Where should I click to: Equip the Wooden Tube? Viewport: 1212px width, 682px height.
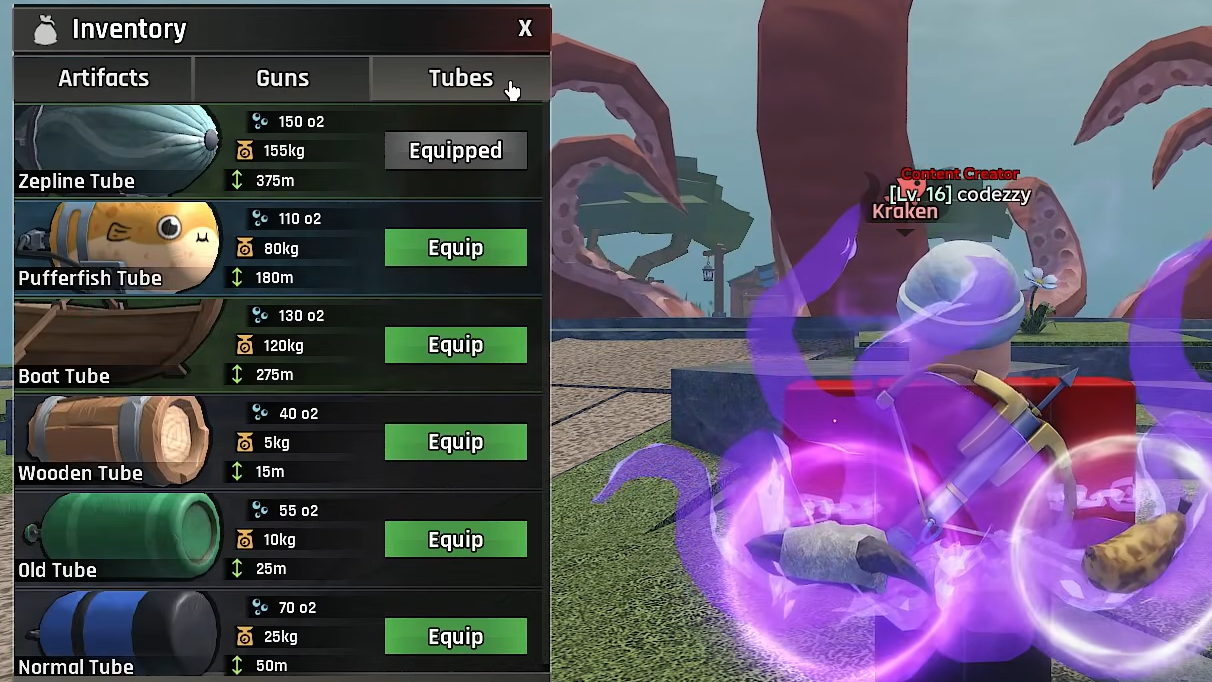(x=455, y=442)
